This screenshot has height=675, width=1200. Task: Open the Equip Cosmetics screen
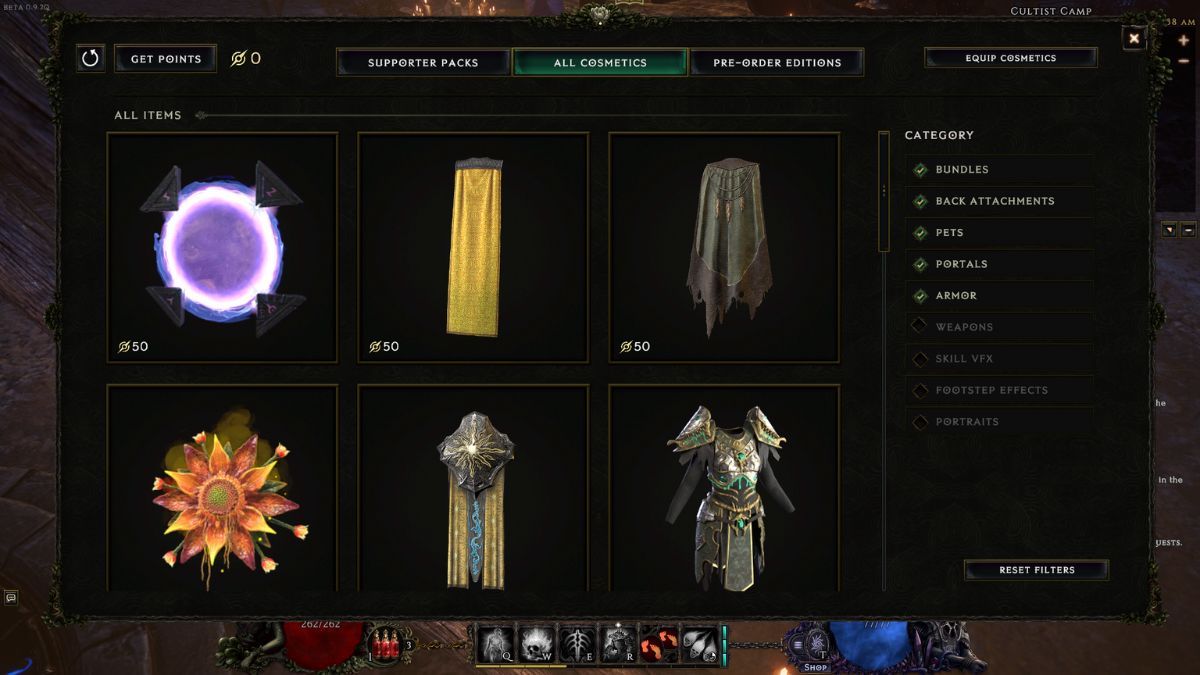(x=1010, y=58)
